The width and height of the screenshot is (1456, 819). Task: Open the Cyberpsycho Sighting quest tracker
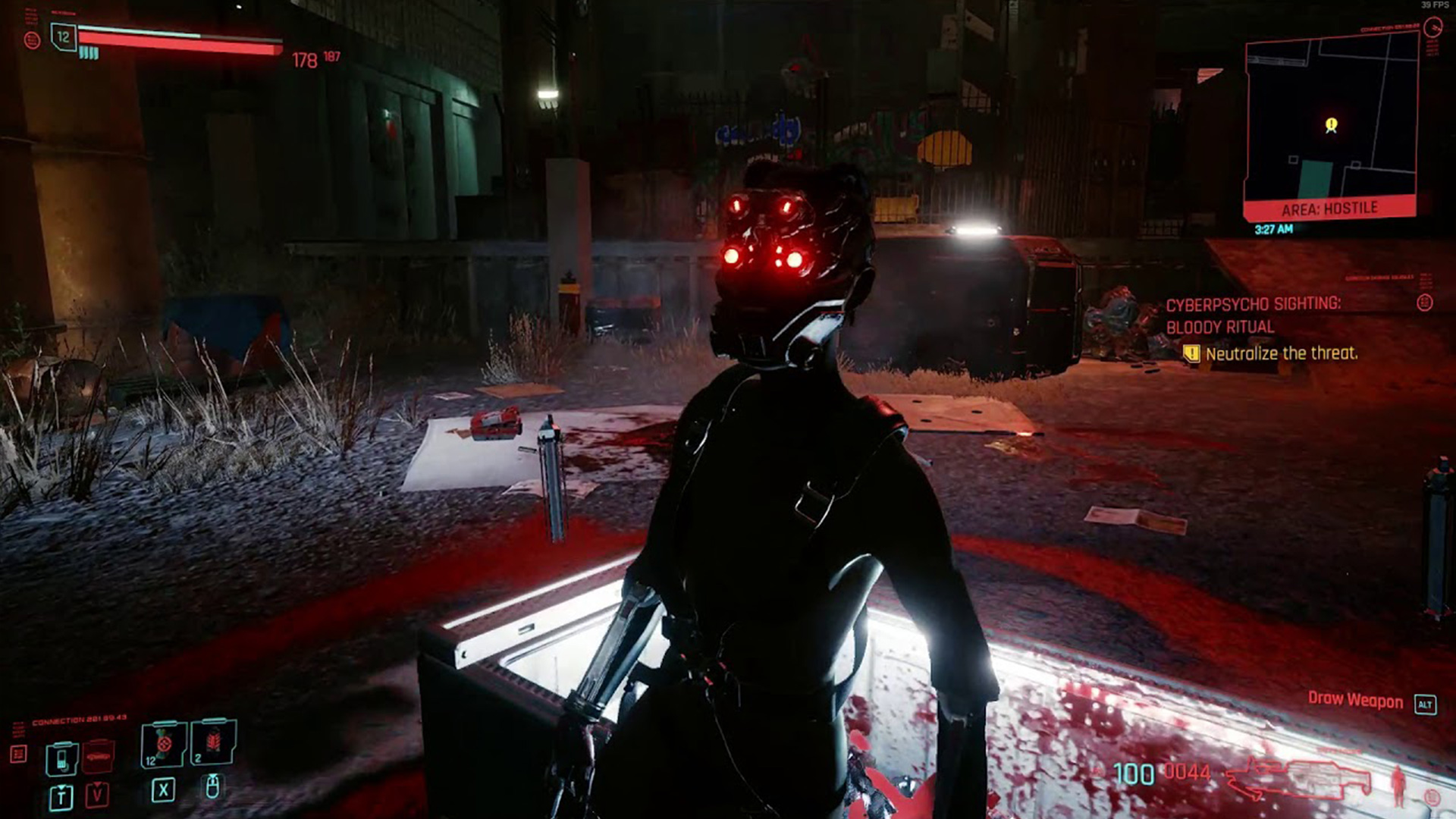(x=1253, y=315)
